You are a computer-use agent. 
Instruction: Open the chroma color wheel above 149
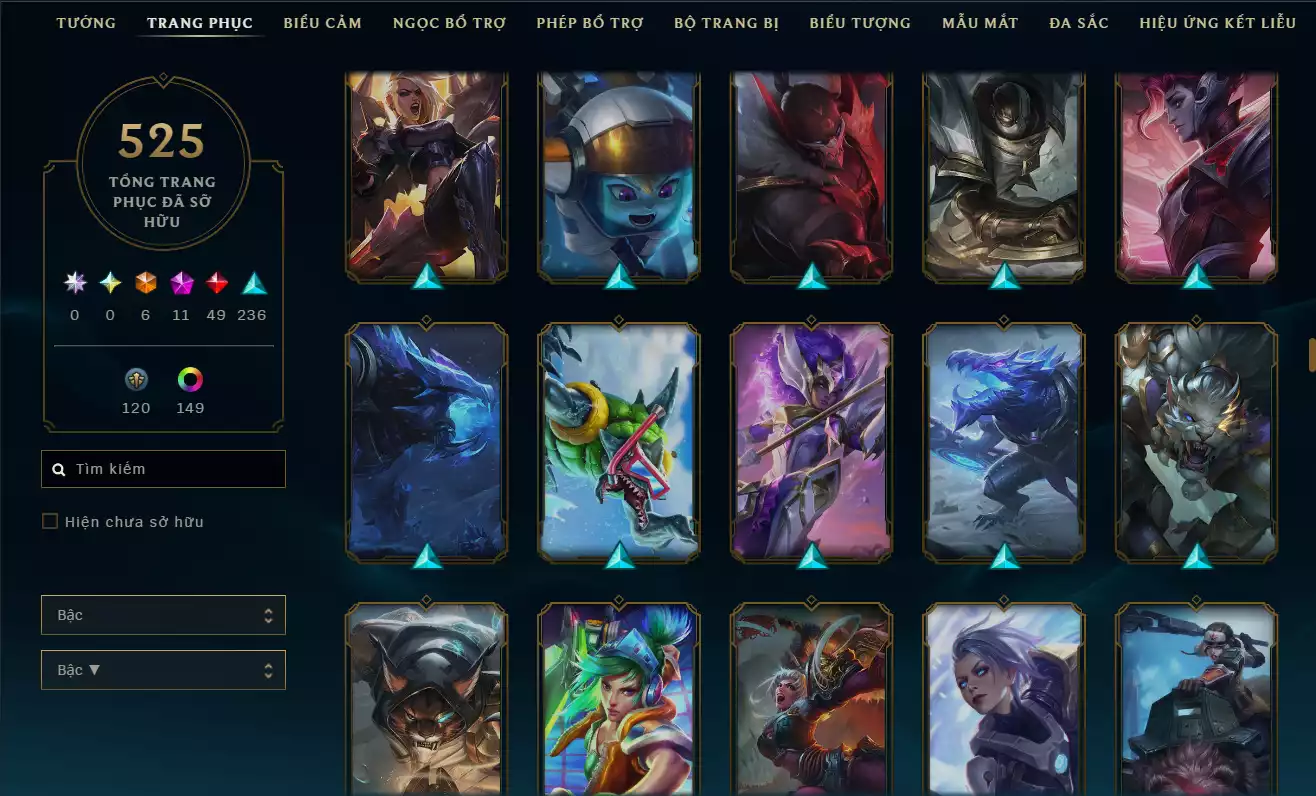tap(190, 379)
